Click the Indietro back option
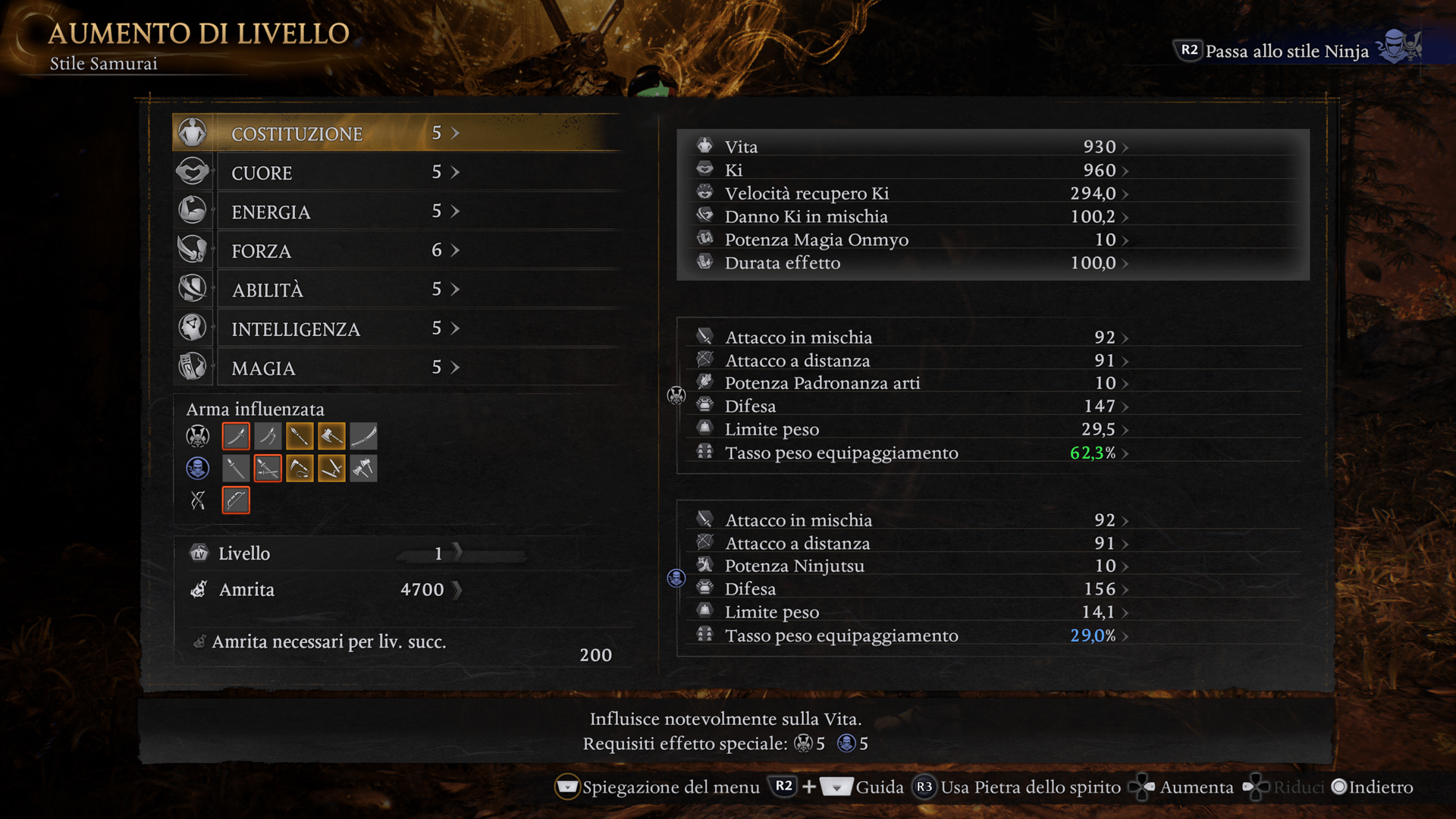1456x819 pixels. tap(1373, 787)
